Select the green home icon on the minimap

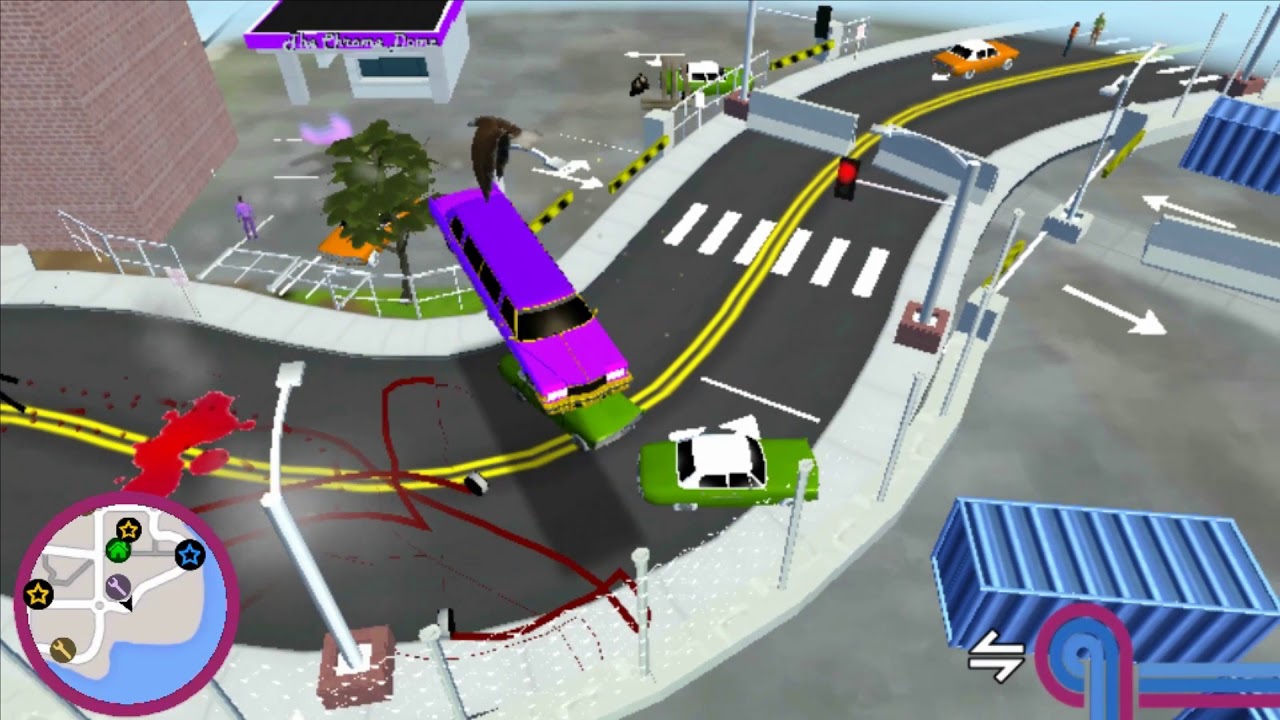[x=118, y=550]
